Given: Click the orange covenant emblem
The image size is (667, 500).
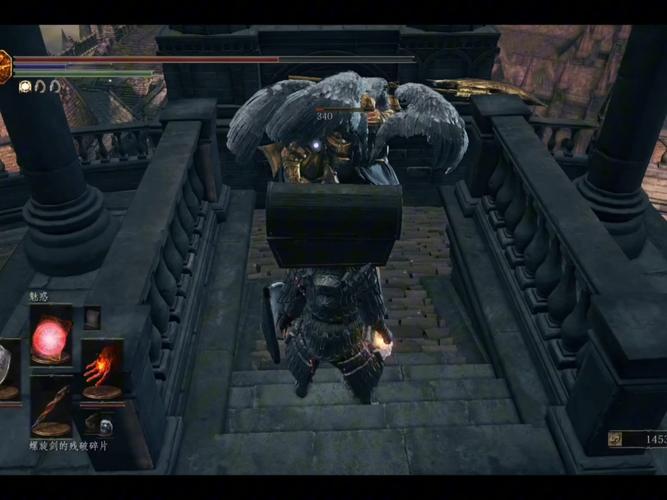Looking at the screenshot, I should (4, 66).
